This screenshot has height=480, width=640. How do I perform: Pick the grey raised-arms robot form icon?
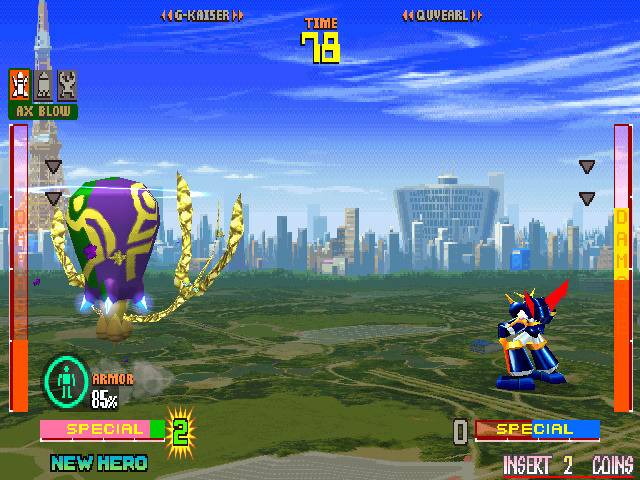(x=66, y=84)
